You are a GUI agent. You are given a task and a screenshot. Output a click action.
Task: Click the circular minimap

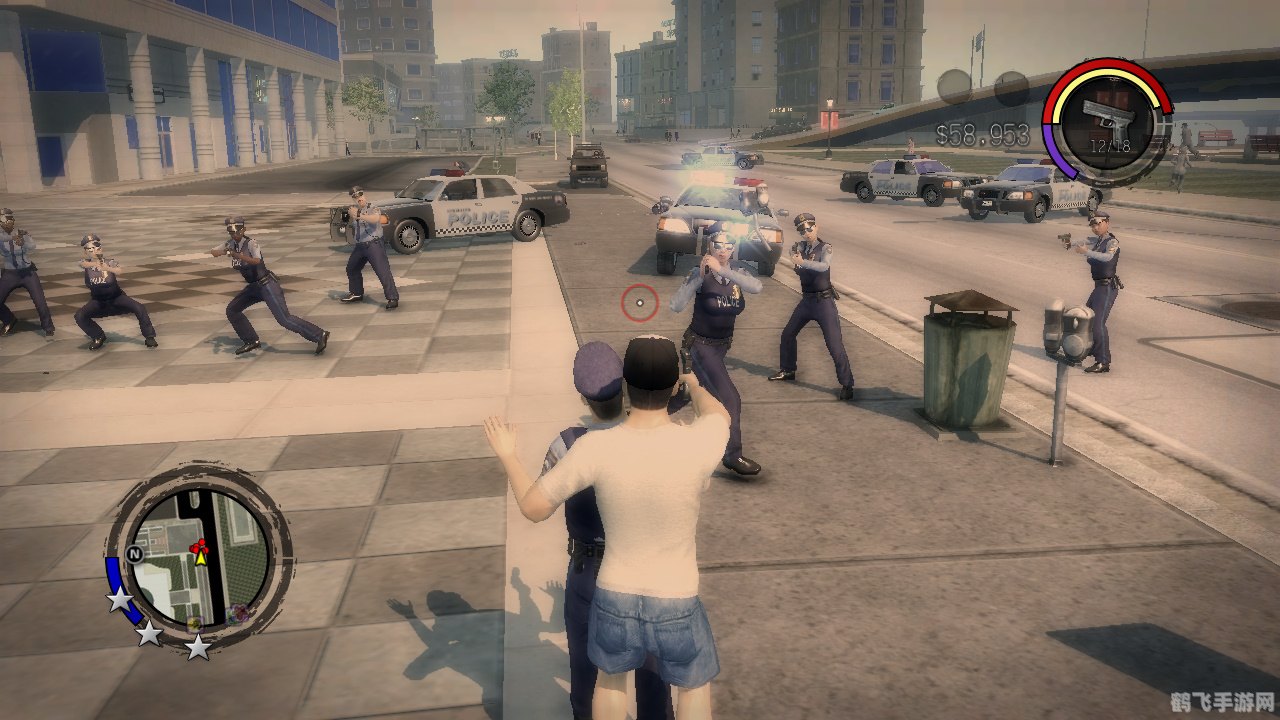pyautogui.click(x=199, y=558)
